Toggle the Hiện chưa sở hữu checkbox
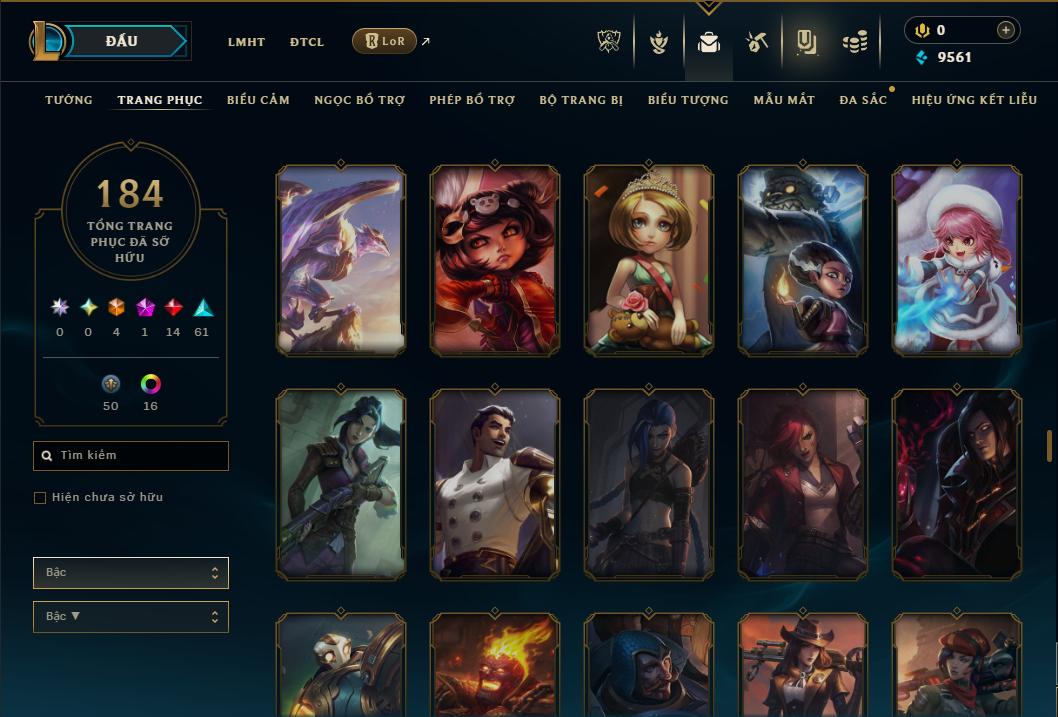Screen dimensions: 1058x717 click(40, 498)
